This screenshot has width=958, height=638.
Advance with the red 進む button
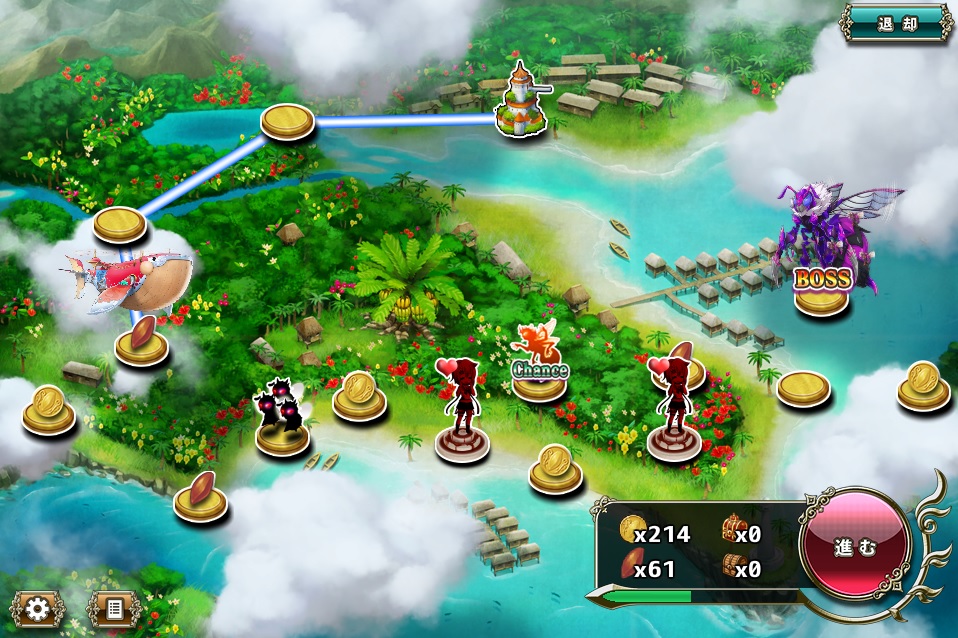tap(855, 548)
